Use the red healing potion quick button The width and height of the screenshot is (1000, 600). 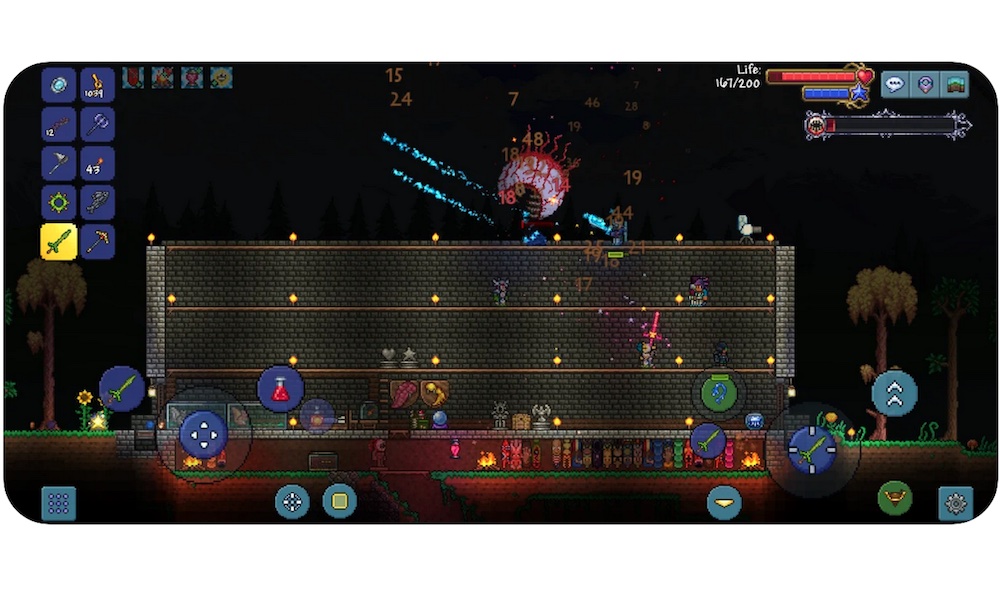(x=281, y=390)
